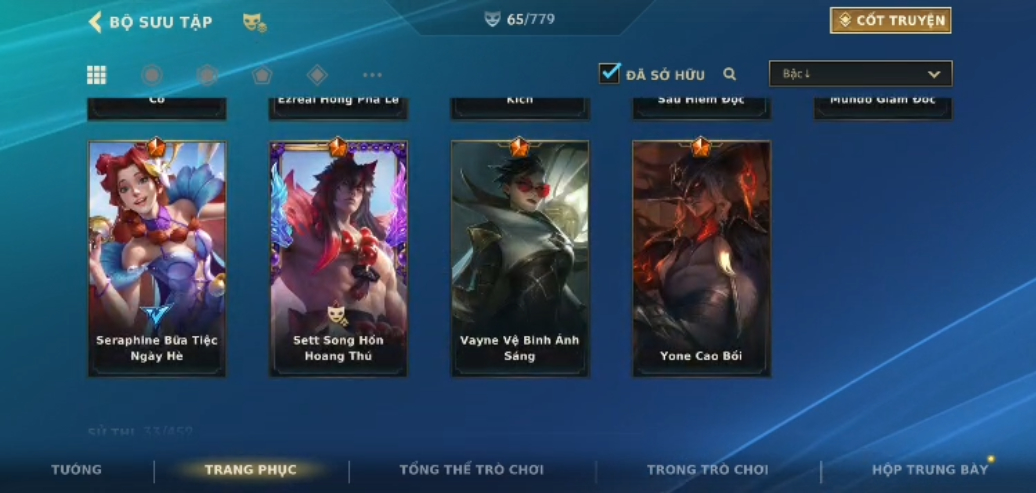Open the Cốt Truyện button
Screen dimensions: 1036x493
(890, 21)
